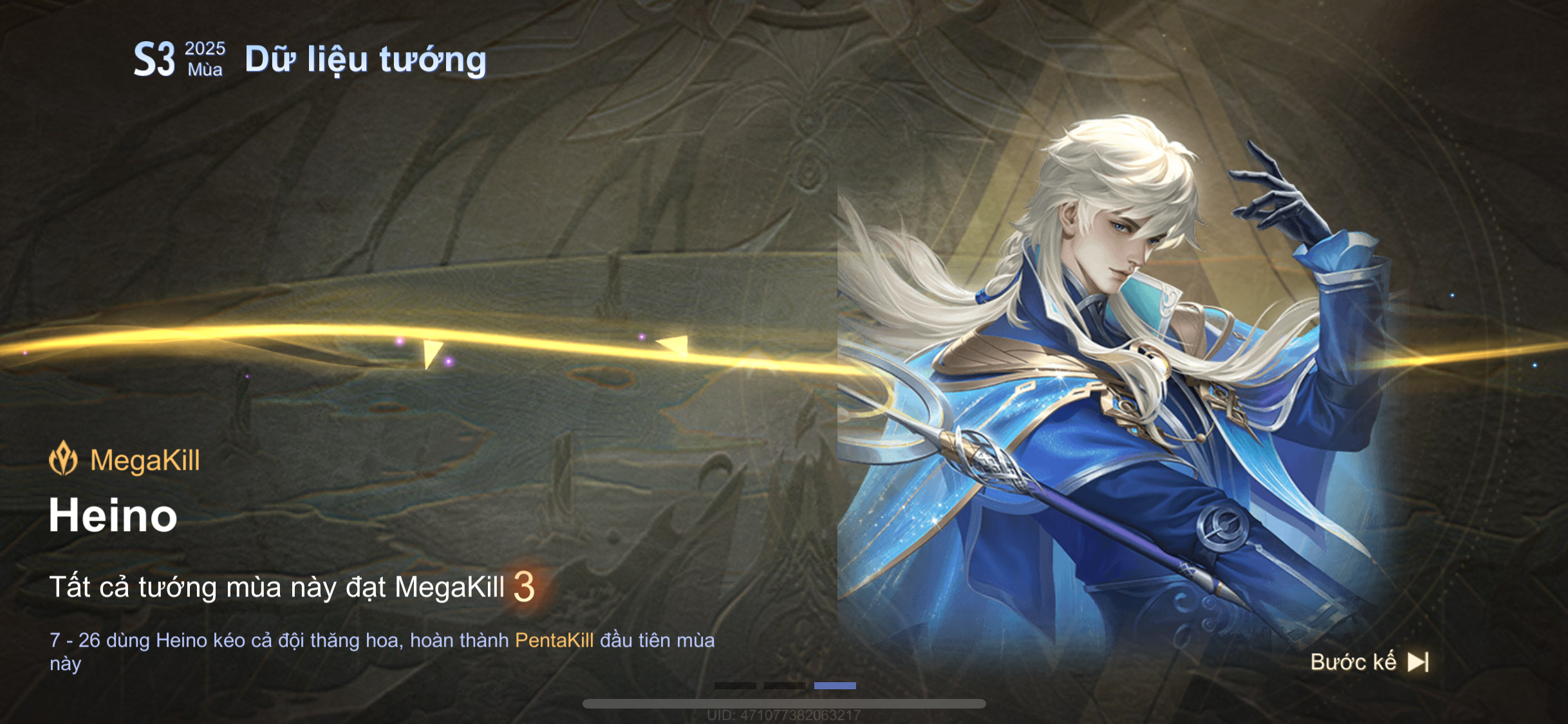
Task: Advance with the Bước kế button
Action: tap(1368, 662)
